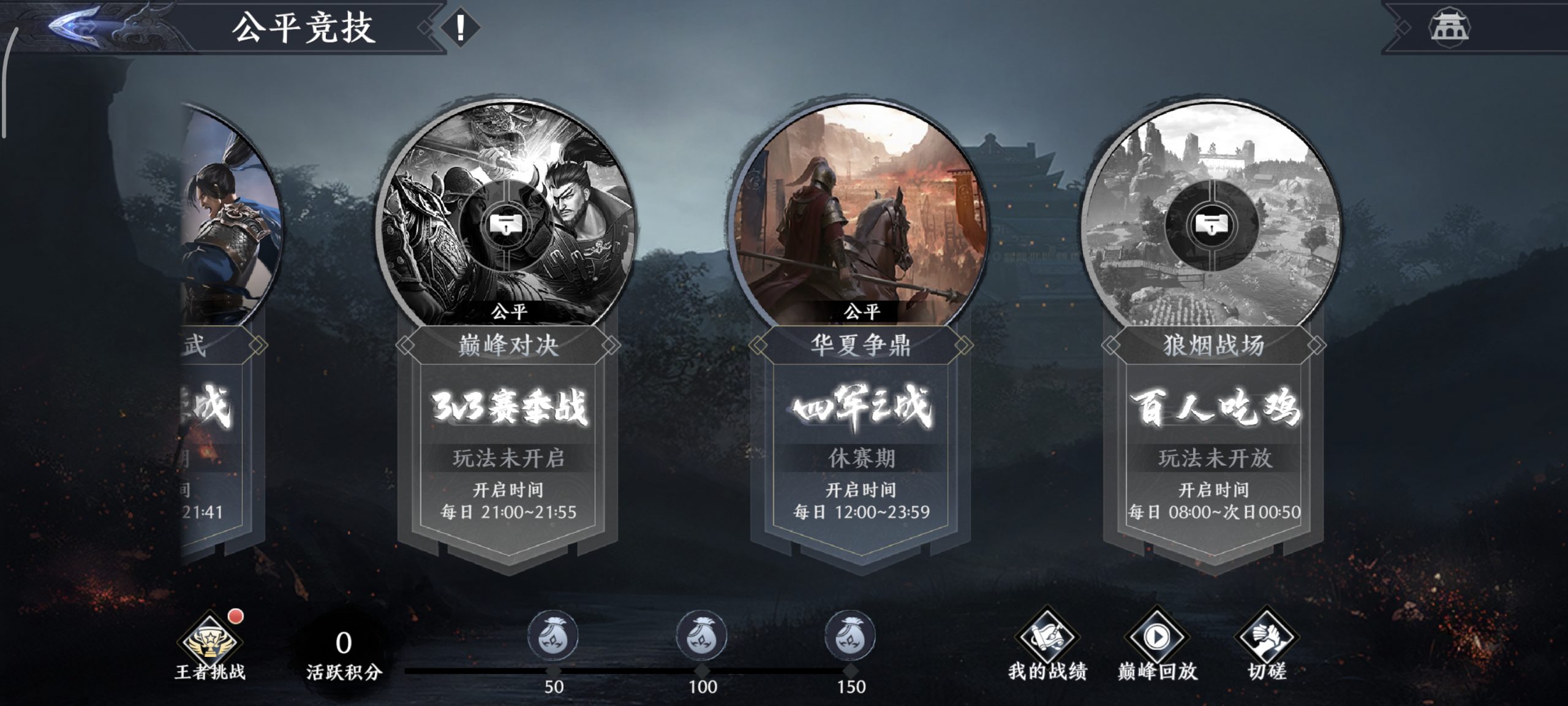Tap the city building icon

pyautogui.click(x=1449, y=28)
